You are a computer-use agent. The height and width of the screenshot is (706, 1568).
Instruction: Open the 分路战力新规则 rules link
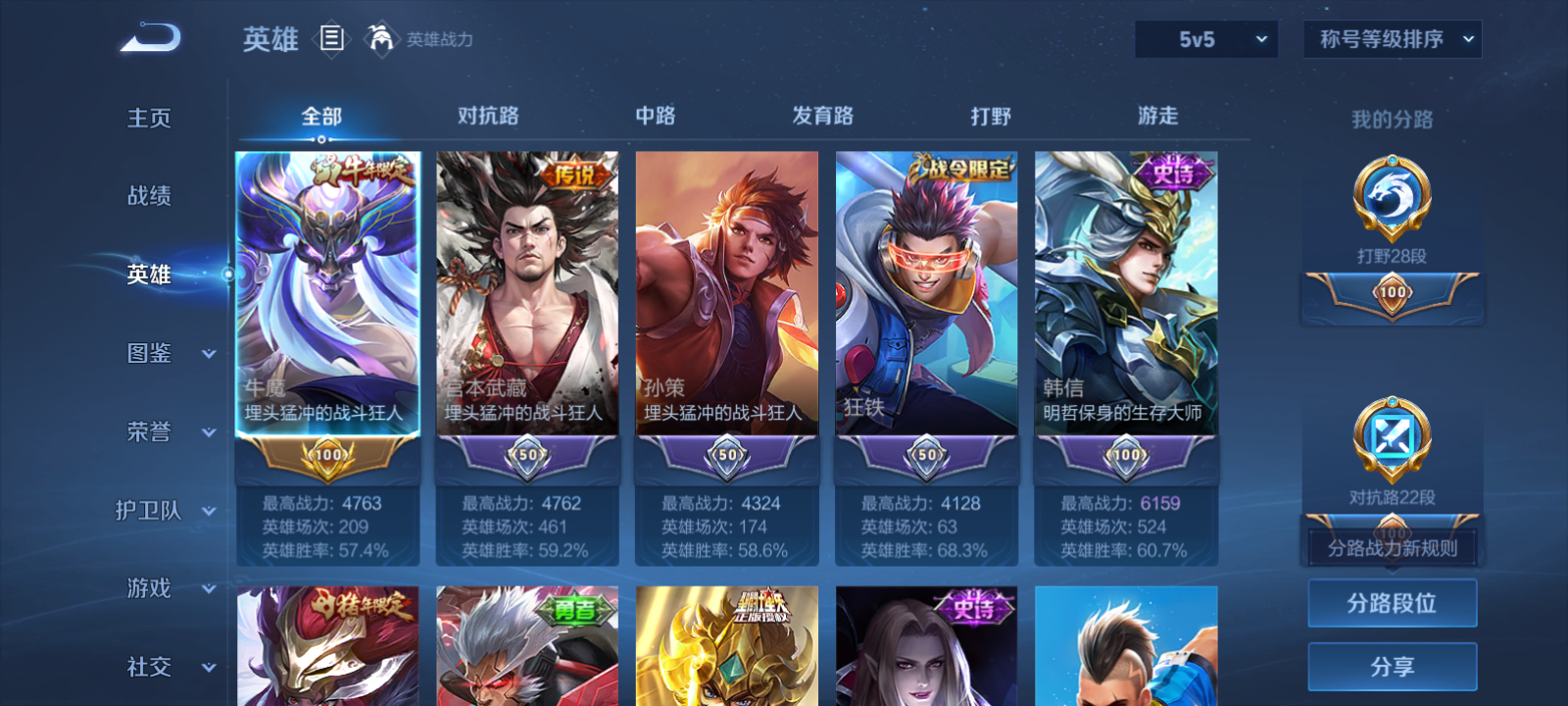pyautogui.click(x=1392, y=548)
